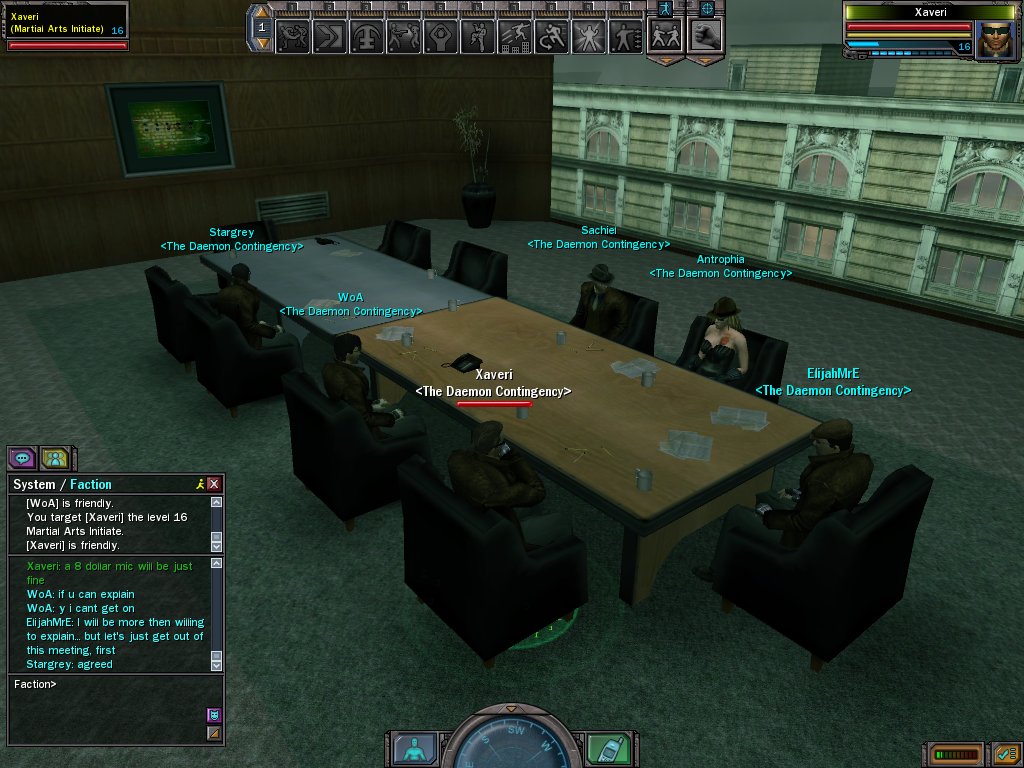Select the clenched fist attack button
The width and height of the screenshot is (1024, 768).
click(706, 35)
